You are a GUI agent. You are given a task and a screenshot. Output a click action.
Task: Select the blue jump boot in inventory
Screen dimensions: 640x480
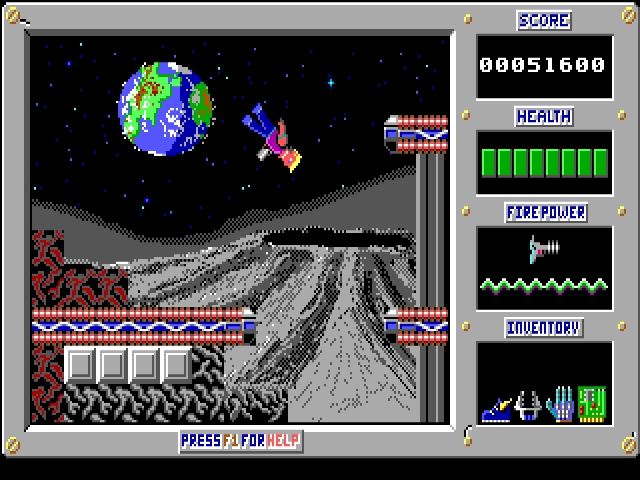[498, 407]
